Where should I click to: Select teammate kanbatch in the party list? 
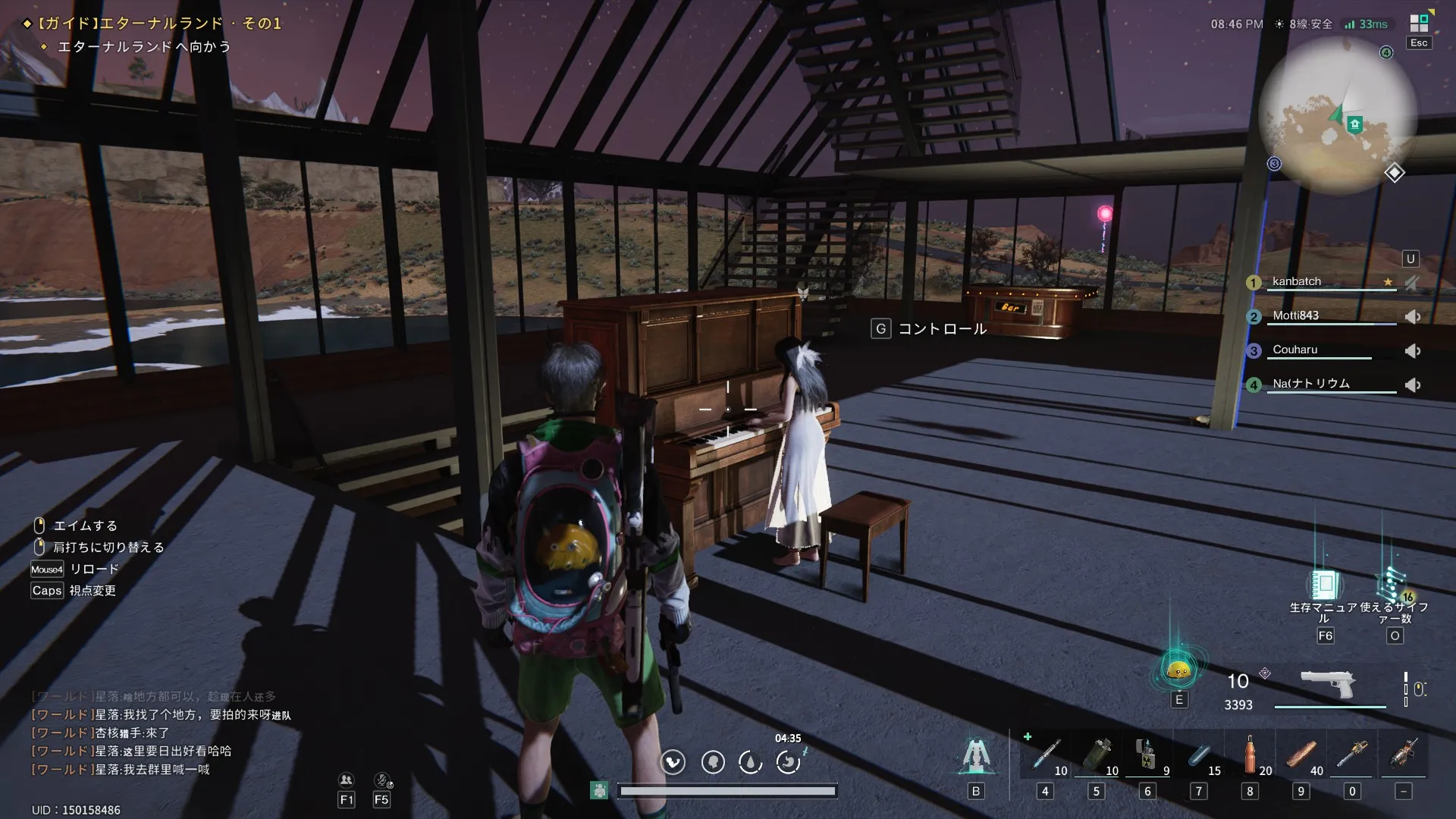(x=1297, y=281)
